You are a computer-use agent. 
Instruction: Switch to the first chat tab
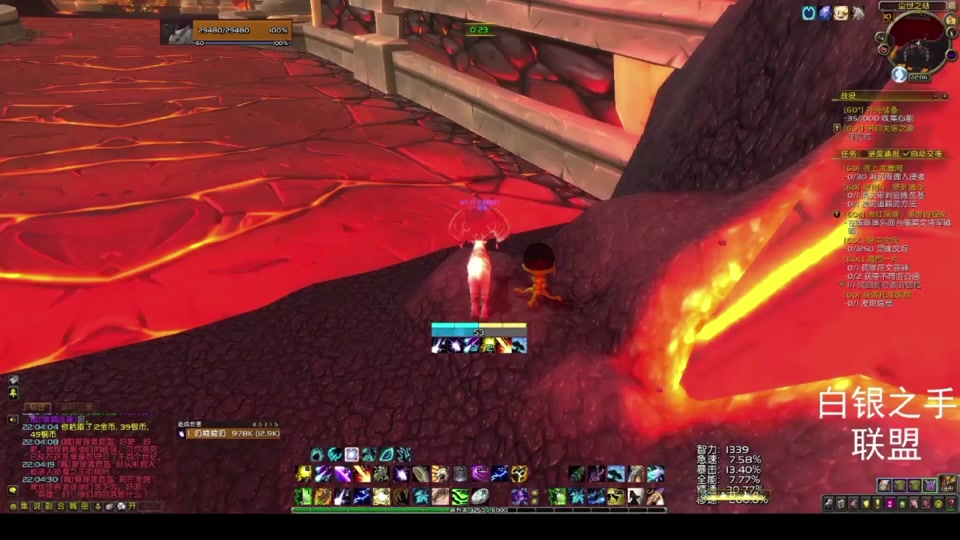click(x=37, y=407)
